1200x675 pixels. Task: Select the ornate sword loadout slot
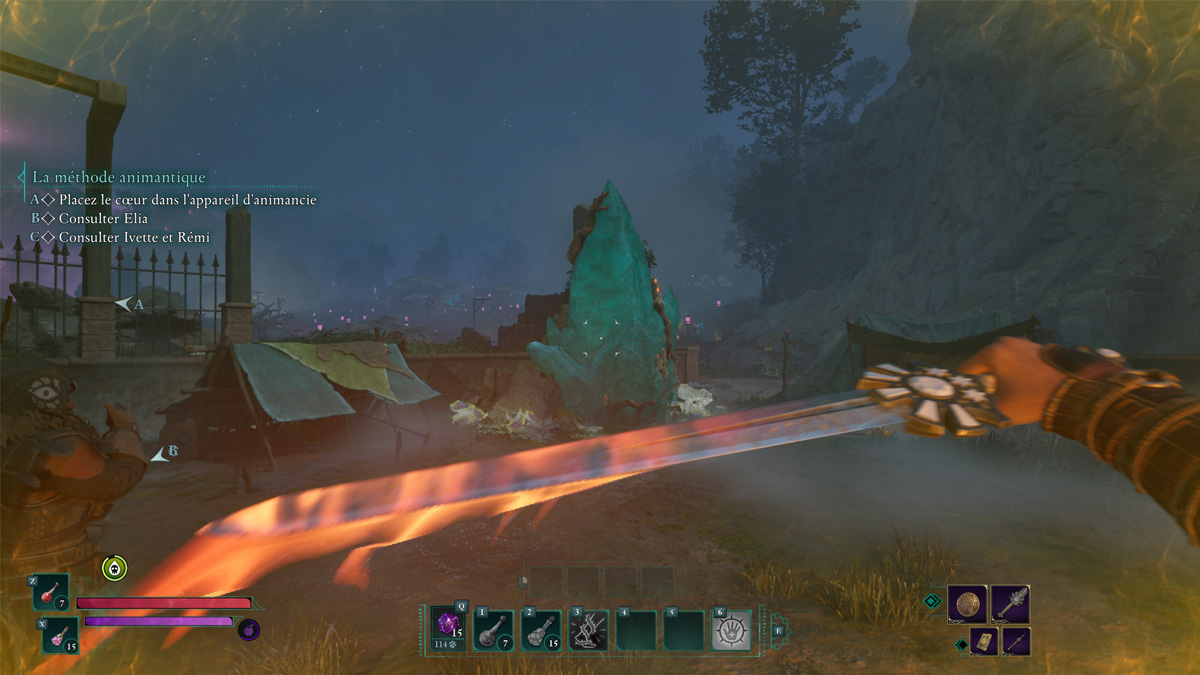[x=1011, y=604]
